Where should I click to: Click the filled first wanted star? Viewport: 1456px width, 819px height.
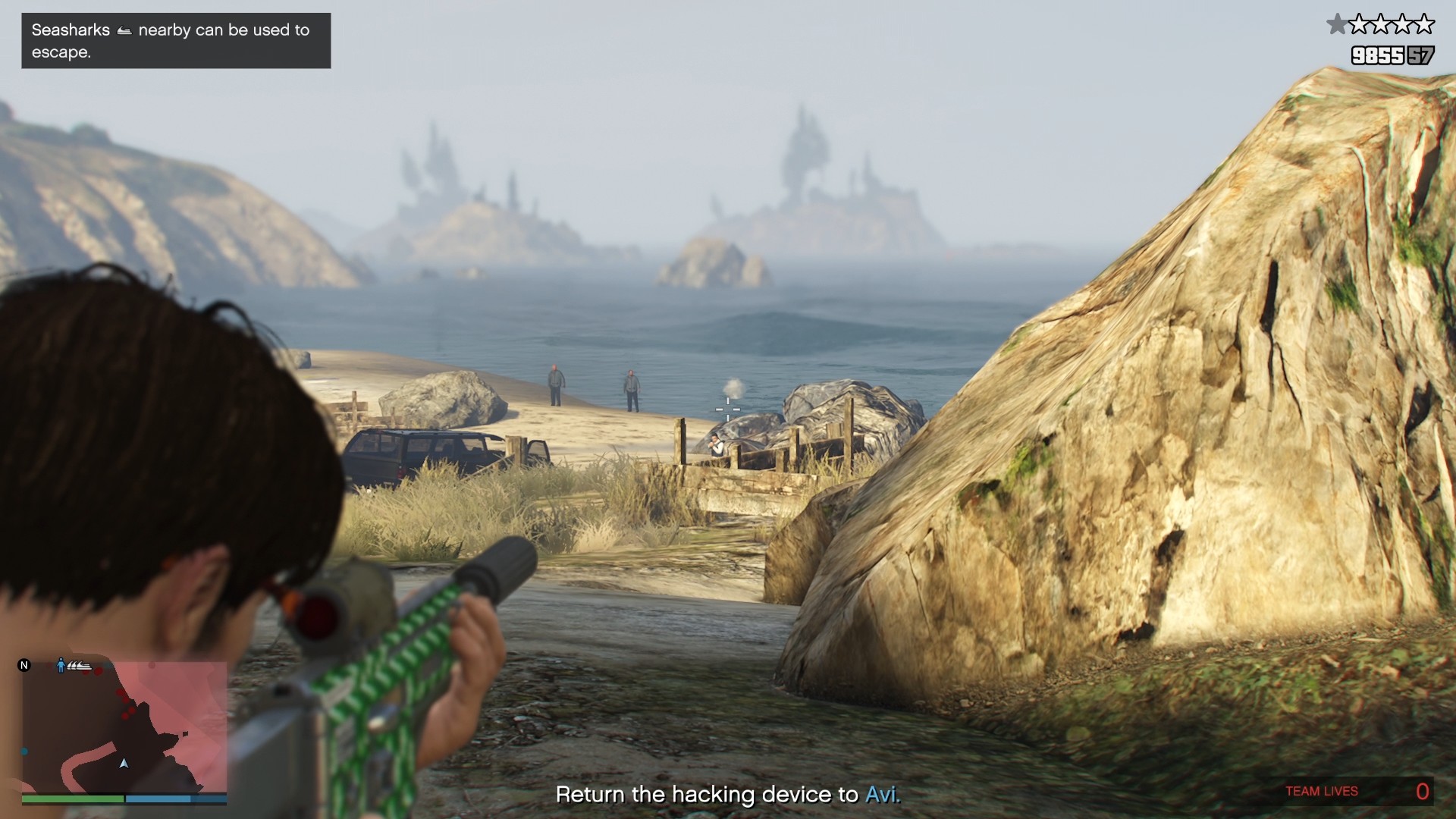click(1338, 24)
